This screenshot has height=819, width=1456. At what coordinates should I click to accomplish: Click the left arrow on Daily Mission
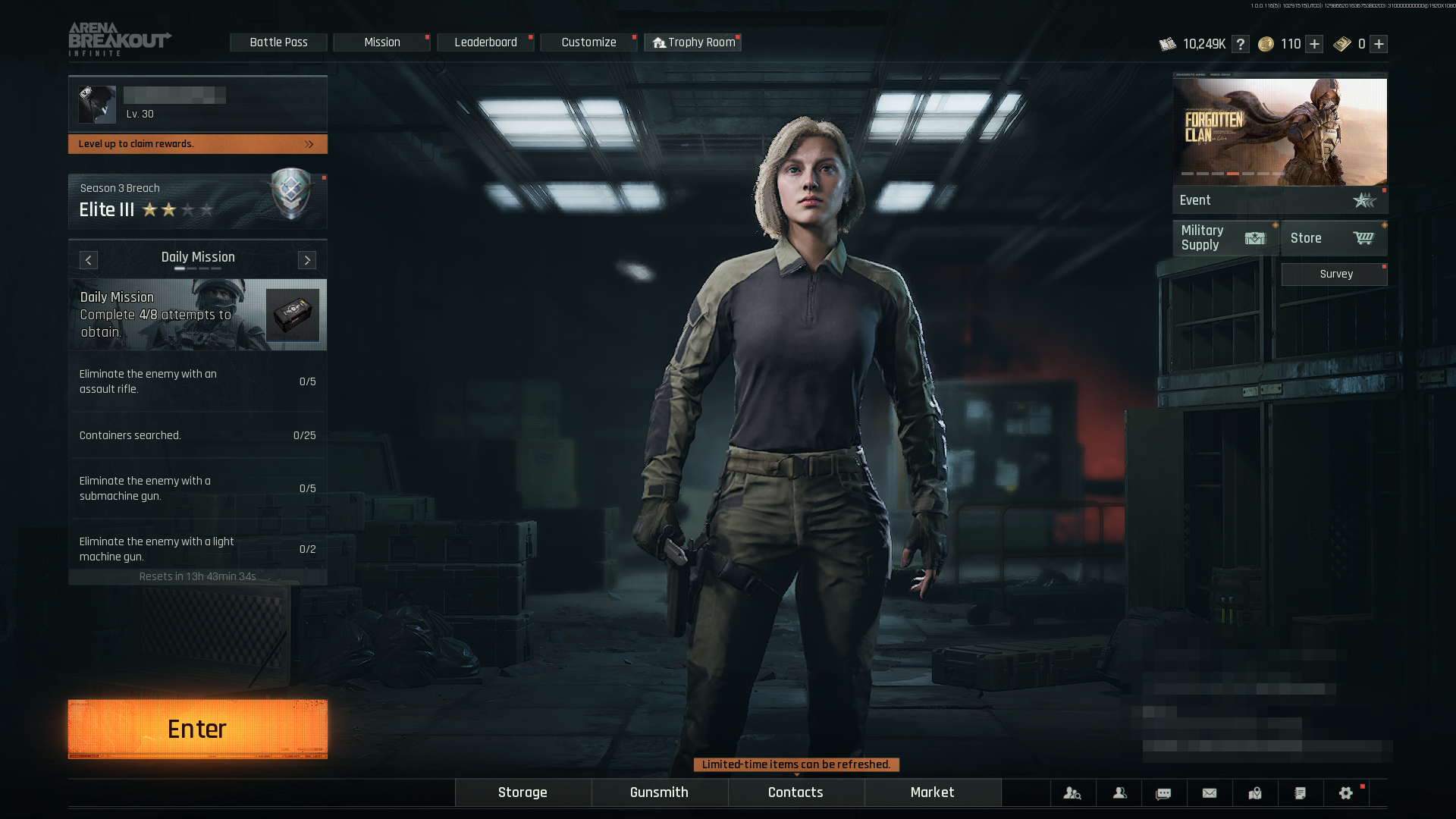click(88, 260)
